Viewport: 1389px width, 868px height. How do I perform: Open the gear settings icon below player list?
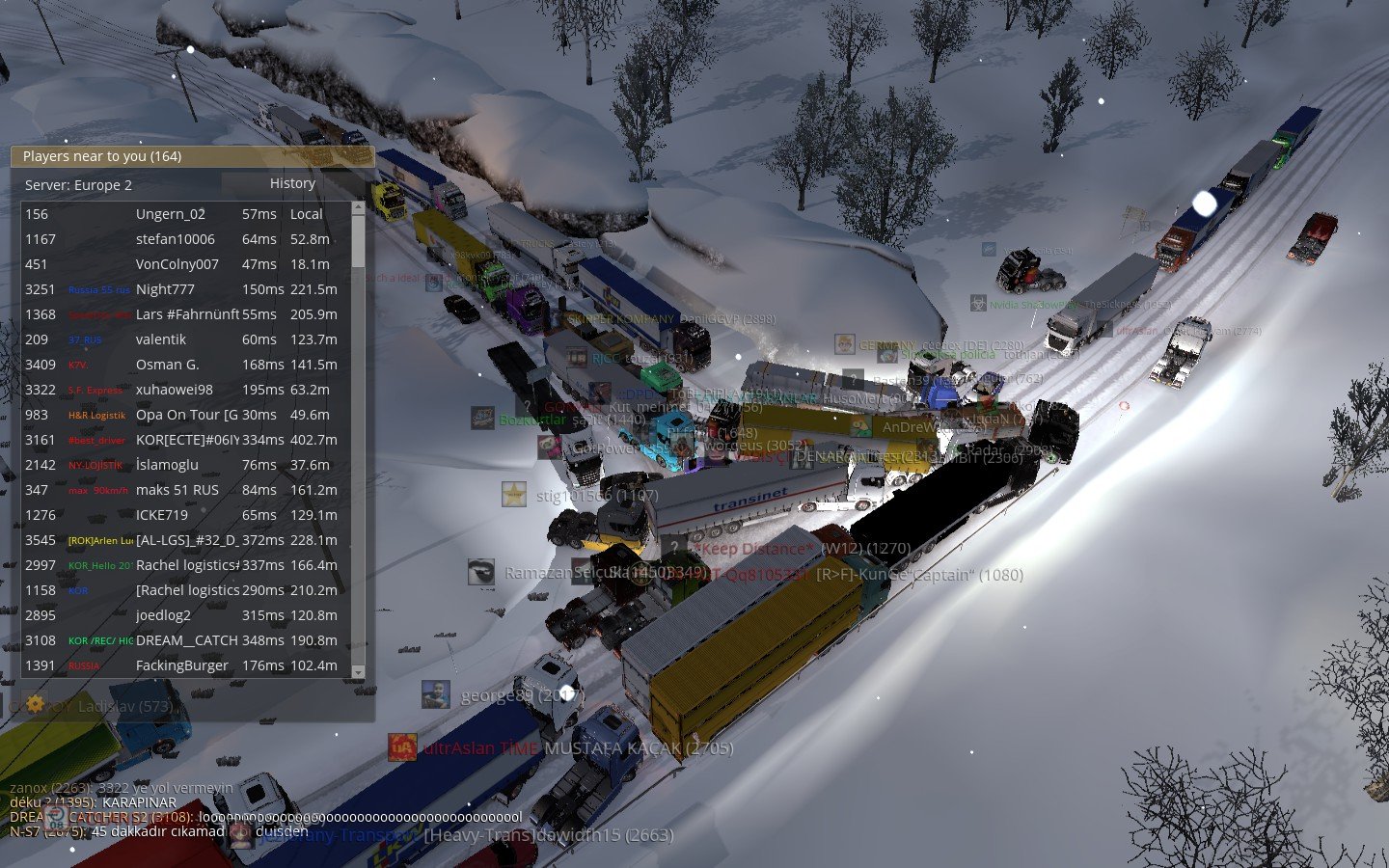pyautogui.click(x=36, y=703)
